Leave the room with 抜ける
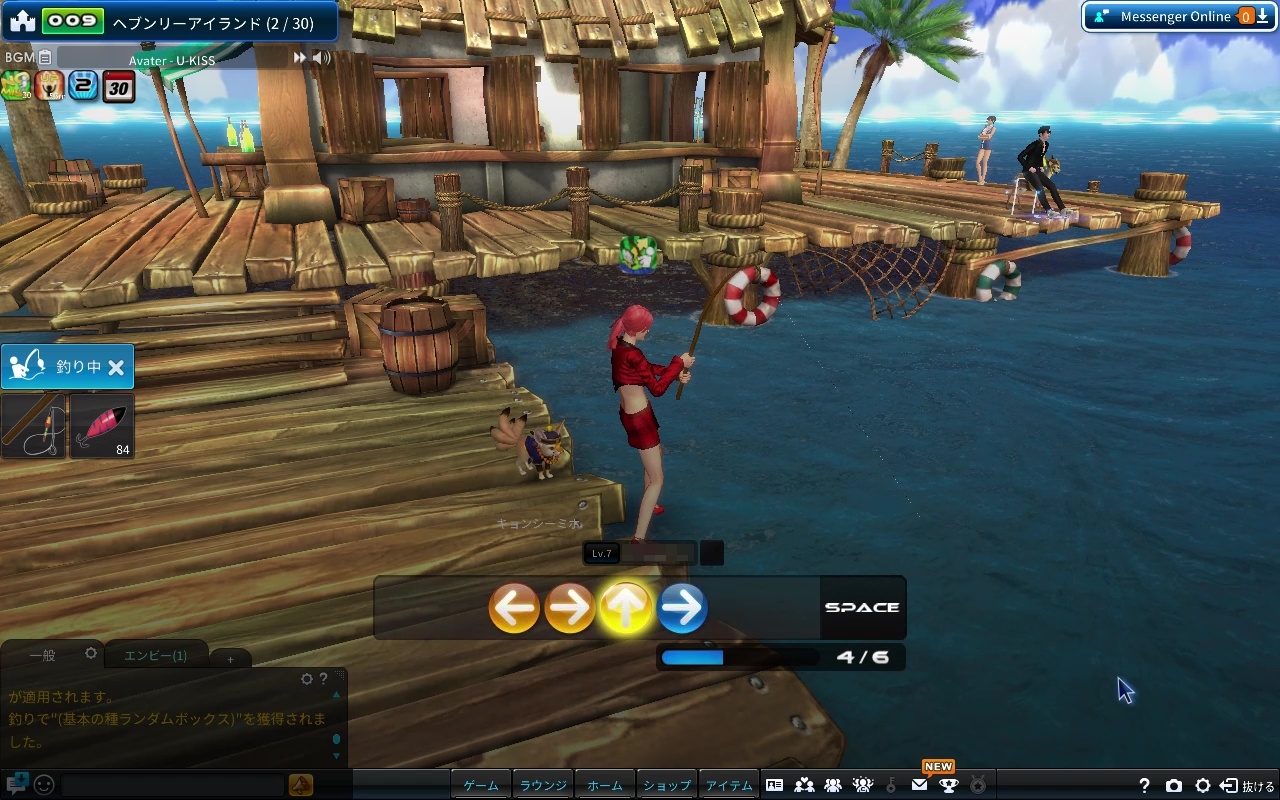 pyautogui.click(x=1247, y=786)
